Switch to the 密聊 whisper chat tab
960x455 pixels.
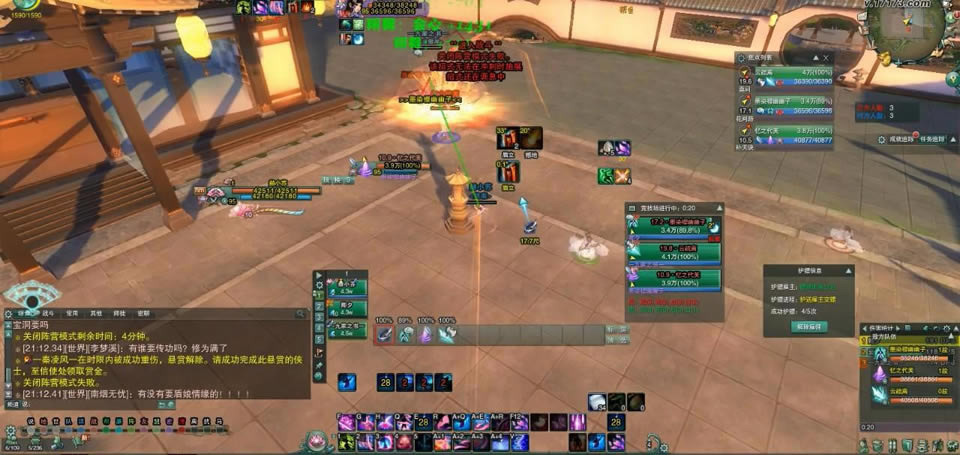[143, 312]
